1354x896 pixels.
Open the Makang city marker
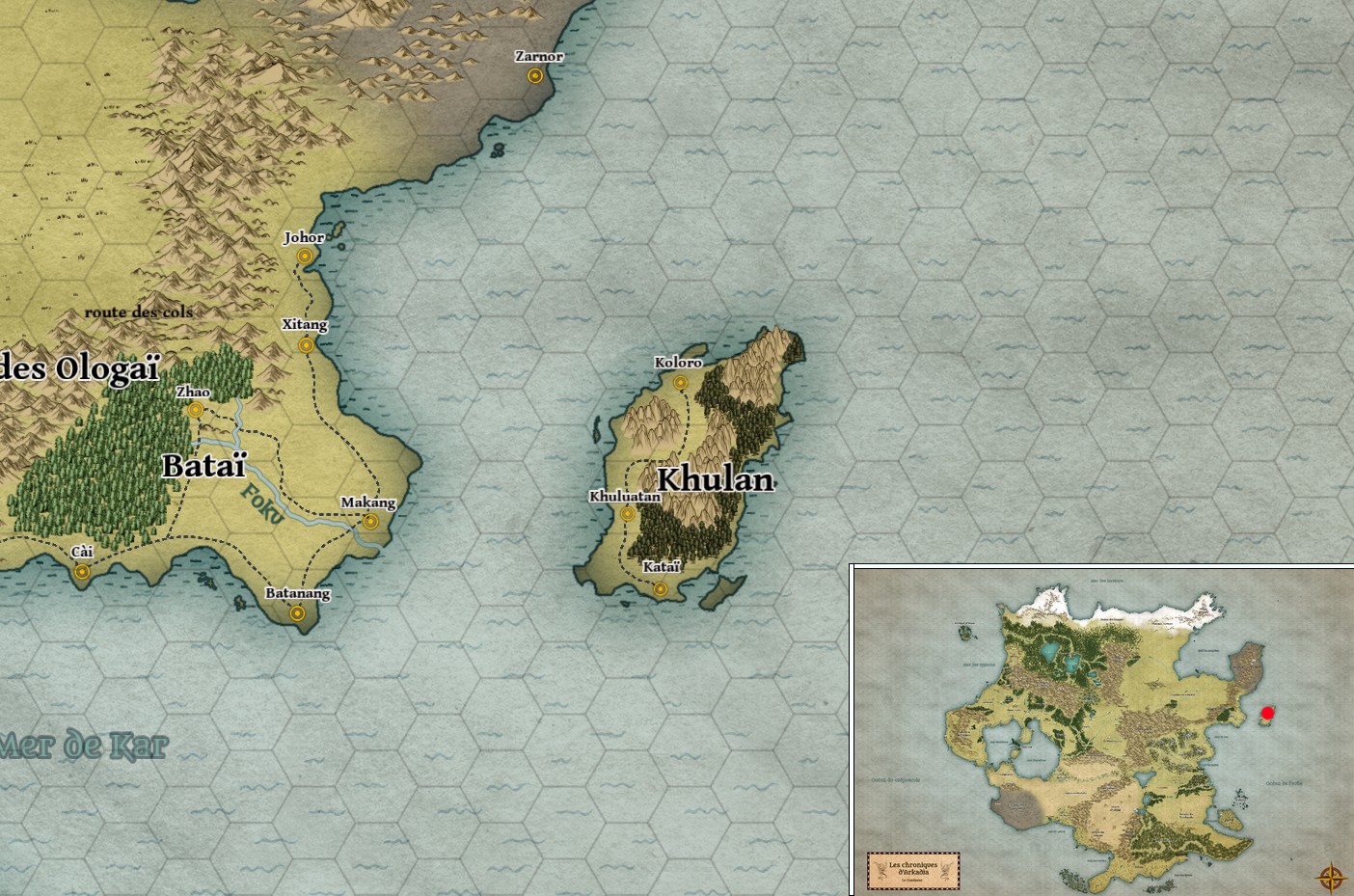[x=370, y=522]
